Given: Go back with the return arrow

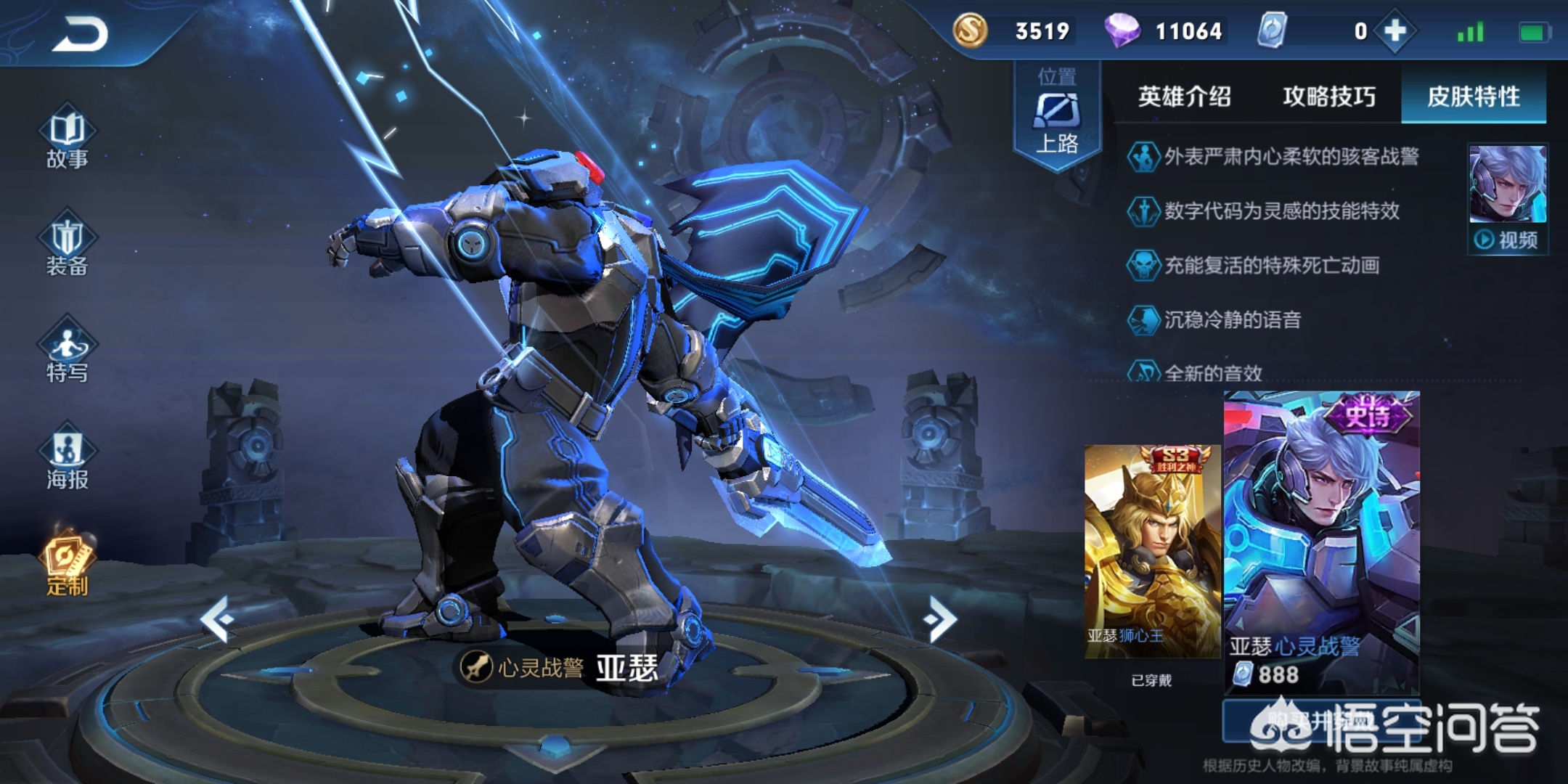Looking at the screenshot, I should 80,34.
